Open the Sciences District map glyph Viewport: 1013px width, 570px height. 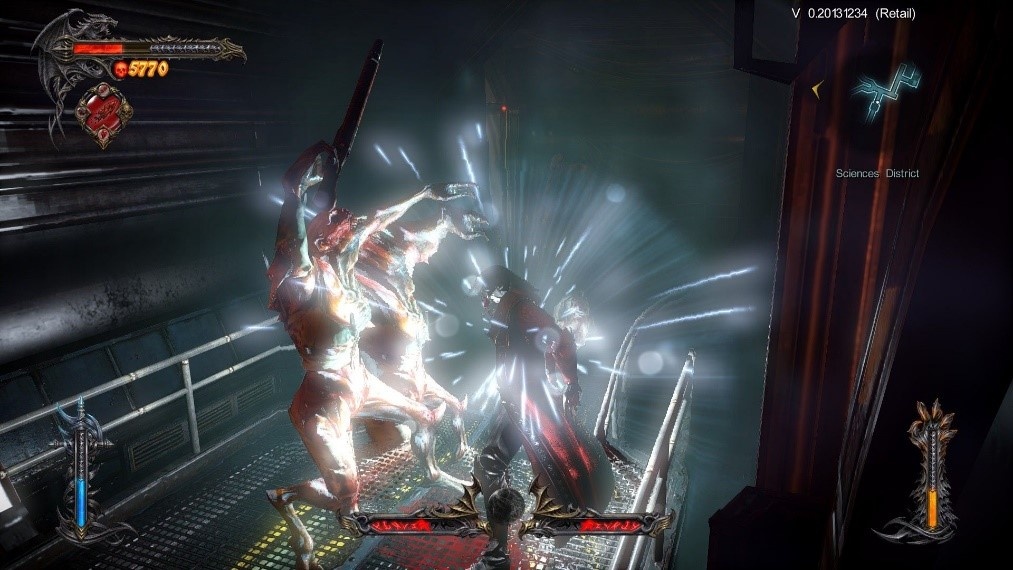tap(885, 96)
